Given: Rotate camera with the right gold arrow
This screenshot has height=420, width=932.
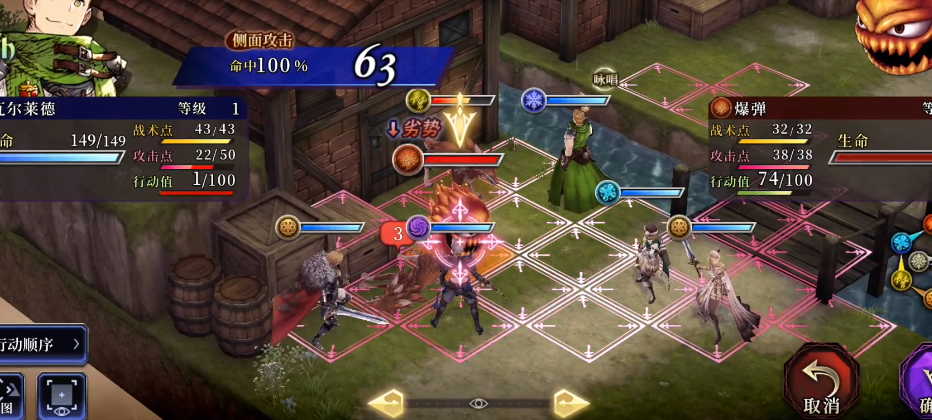Looking at the screenshot, I should (570, 403).
